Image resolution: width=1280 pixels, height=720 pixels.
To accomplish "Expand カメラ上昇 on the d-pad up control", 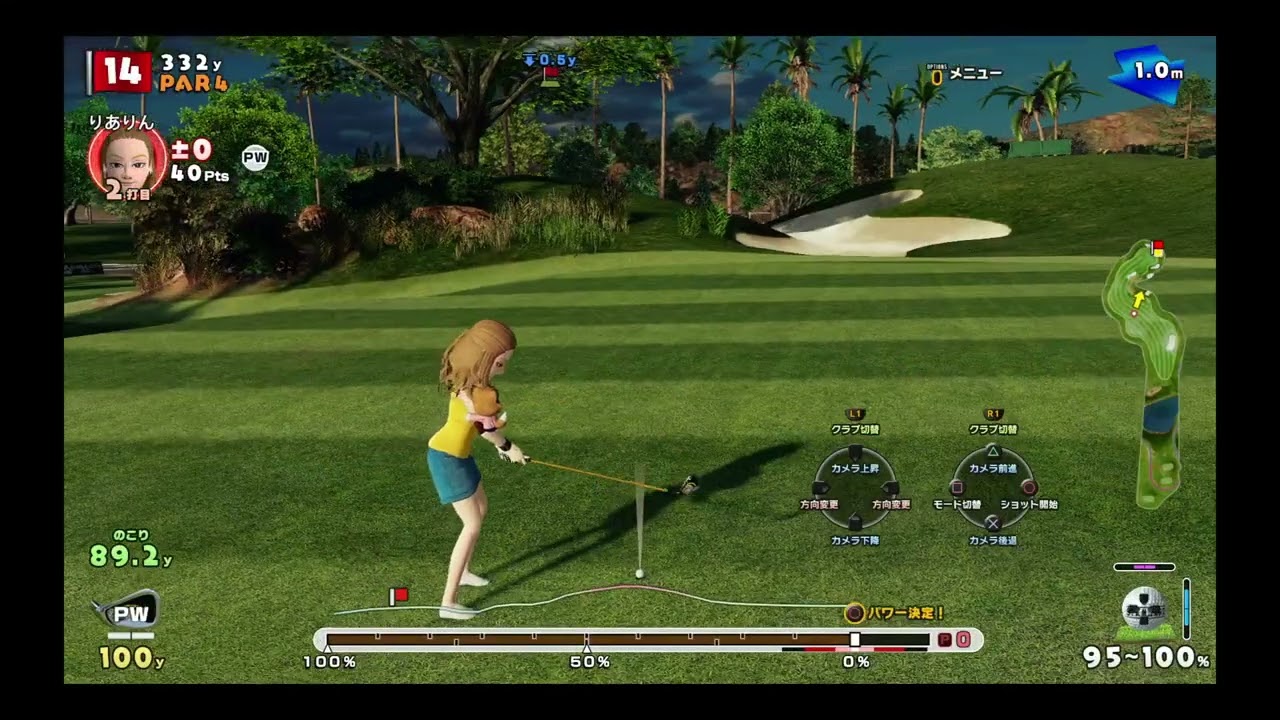I will coord(853,450).
